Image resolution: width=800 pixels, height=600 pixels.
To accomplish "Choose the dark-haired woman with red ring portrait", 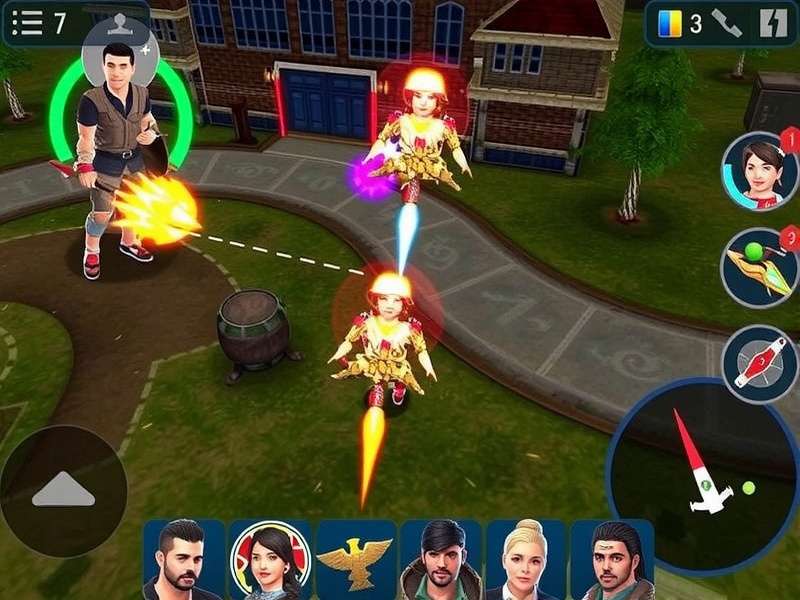I will (x=270, y=559).
